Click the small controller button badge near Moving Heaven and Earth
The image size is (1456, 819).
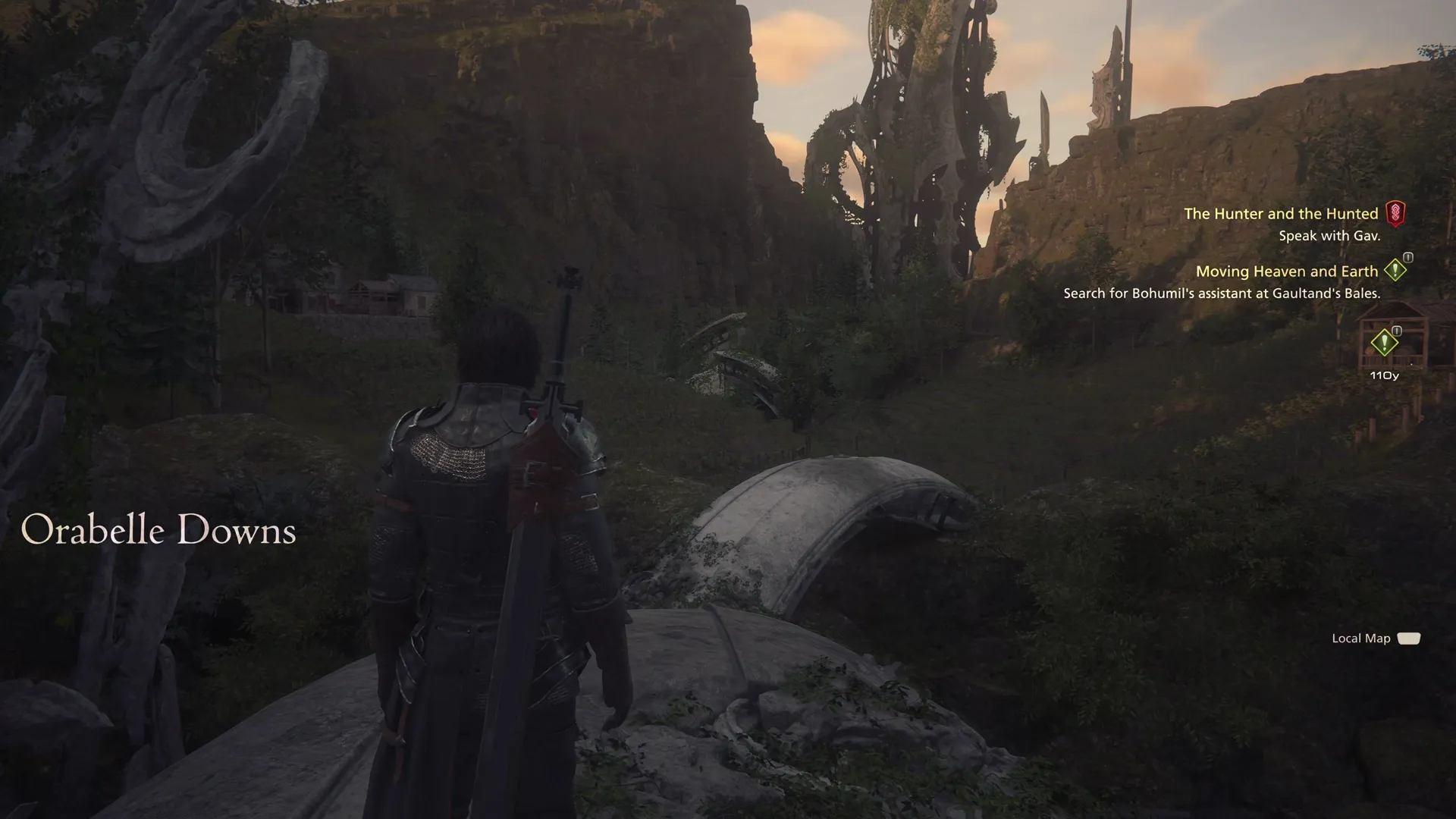pos(1408,259)
